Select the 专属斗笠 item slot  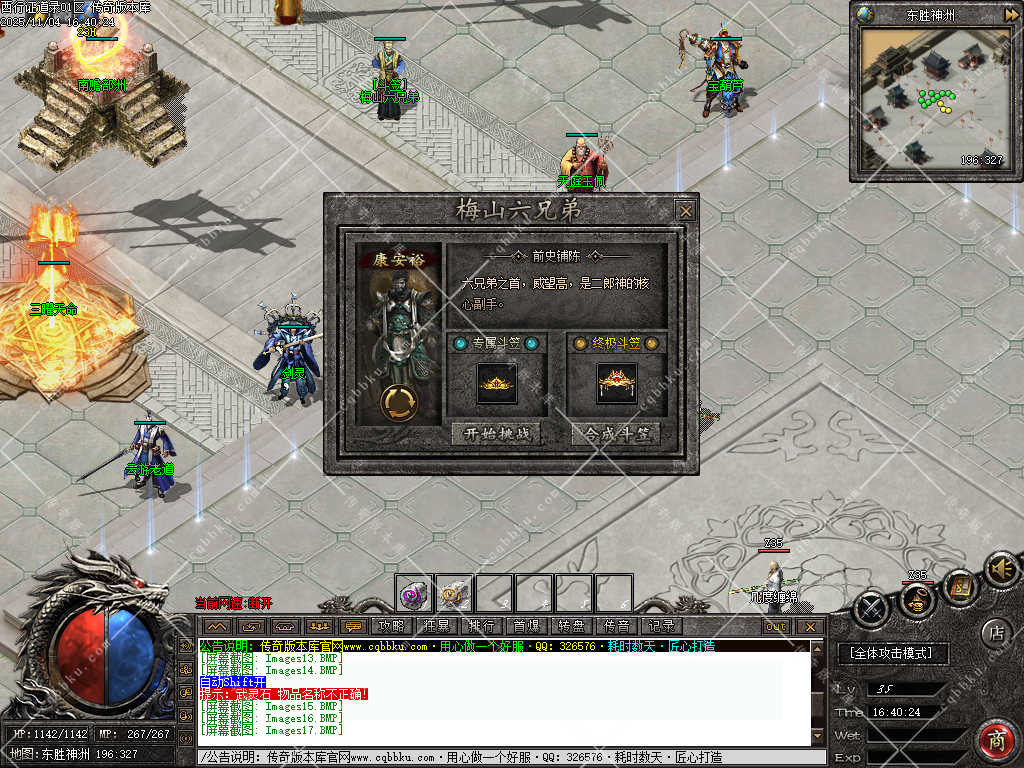(496, 384)
